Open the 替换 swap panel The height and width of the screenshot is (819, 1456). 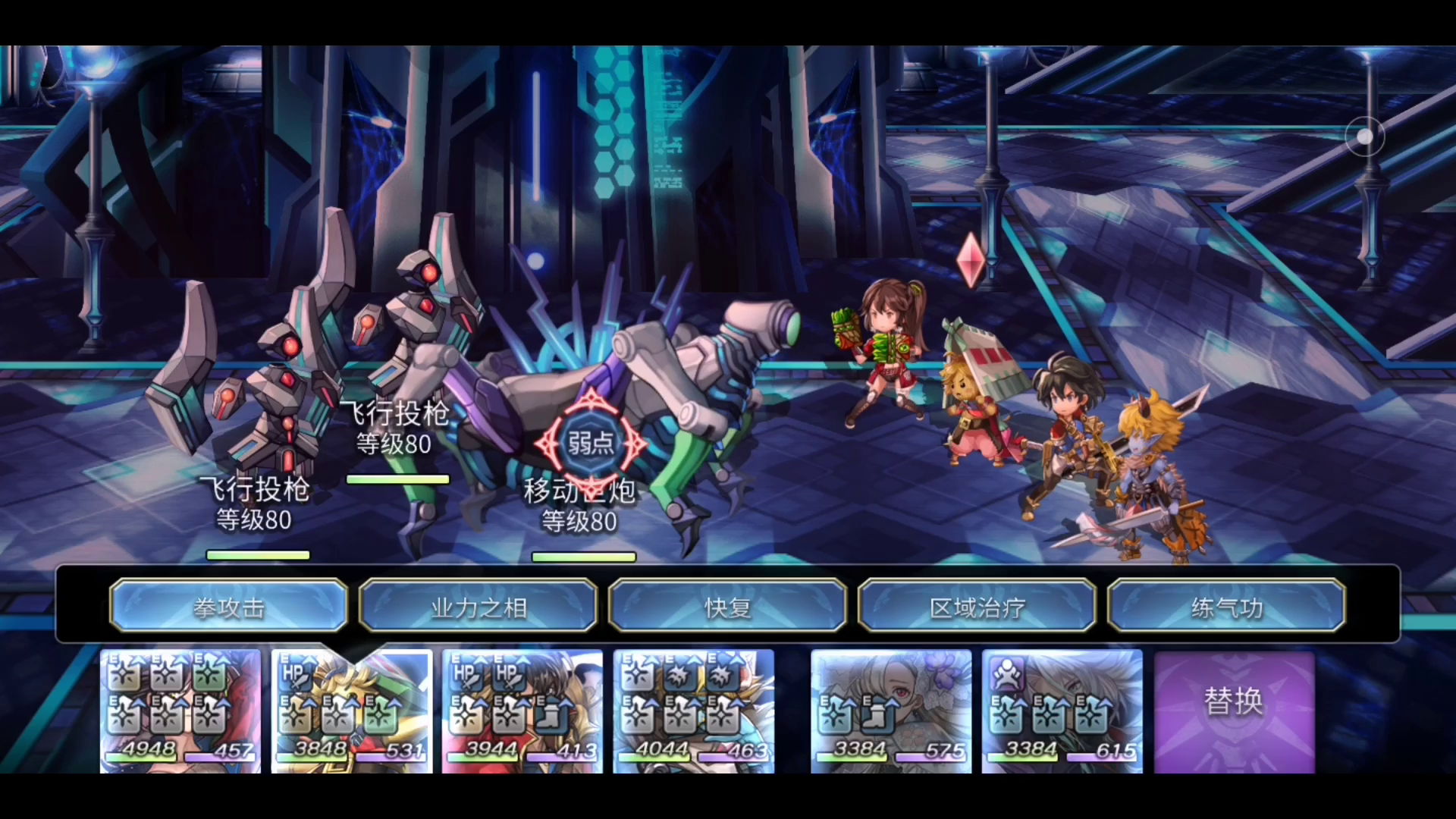1234,711
